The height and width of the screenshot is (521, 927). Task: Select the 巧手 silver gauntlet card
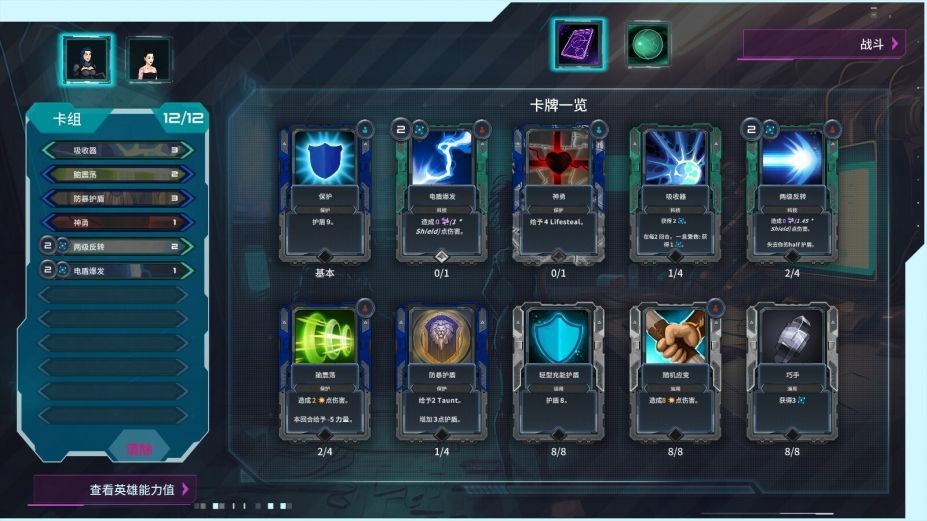792,370
